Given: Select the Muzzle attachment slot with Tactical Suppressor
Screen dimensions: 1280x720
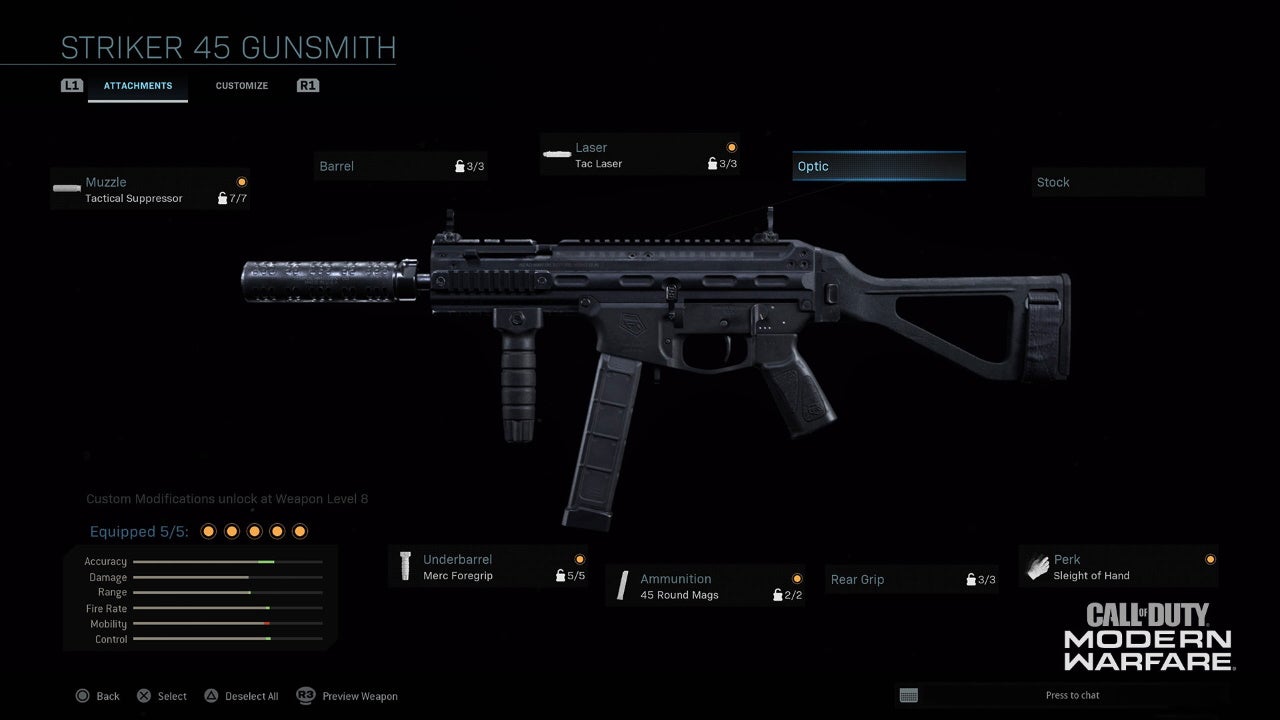Looking at the screenshot, I should [x=150, y=190].
